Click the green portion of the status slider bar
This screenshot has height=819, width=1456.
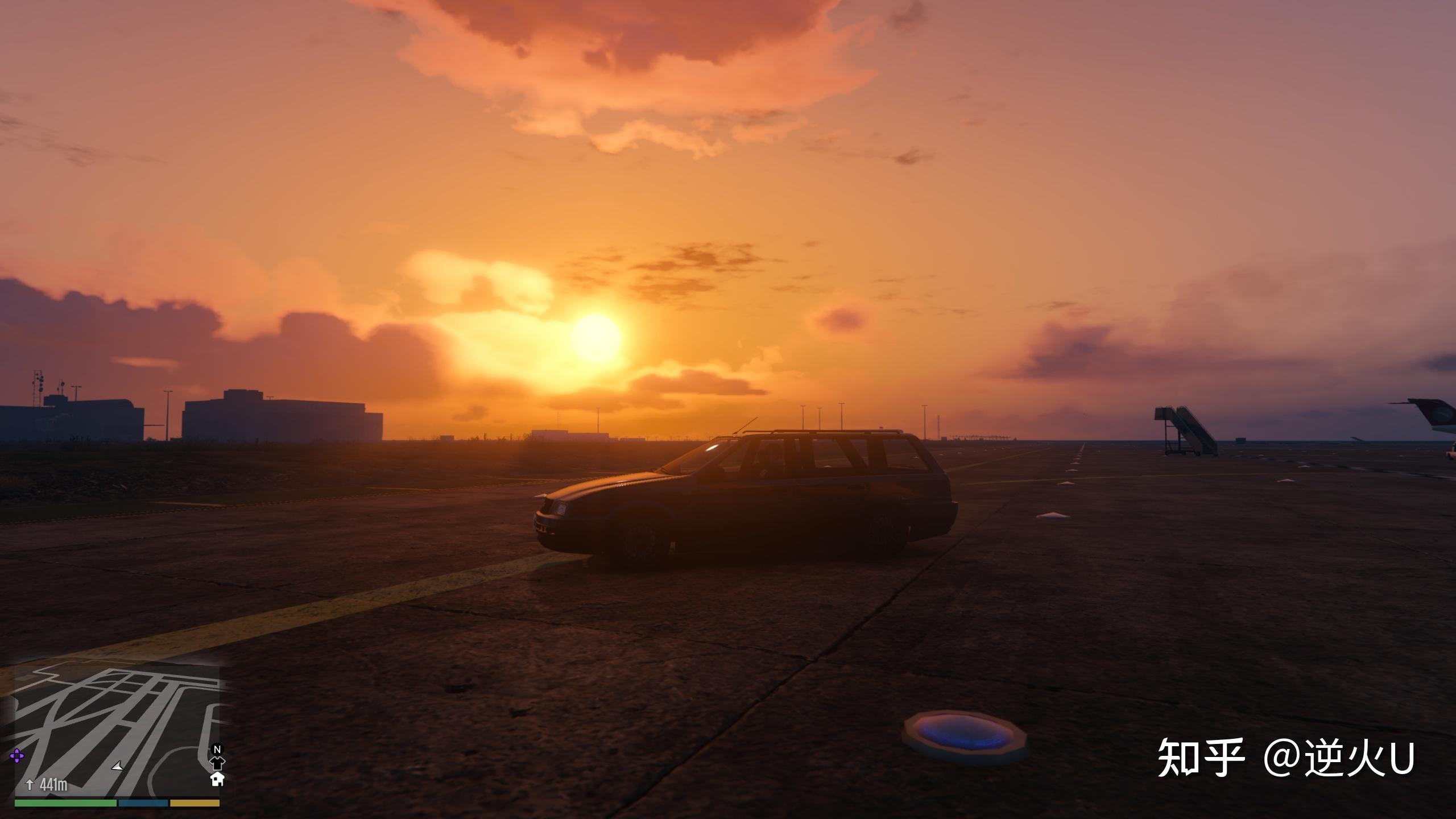coord(65,804)
